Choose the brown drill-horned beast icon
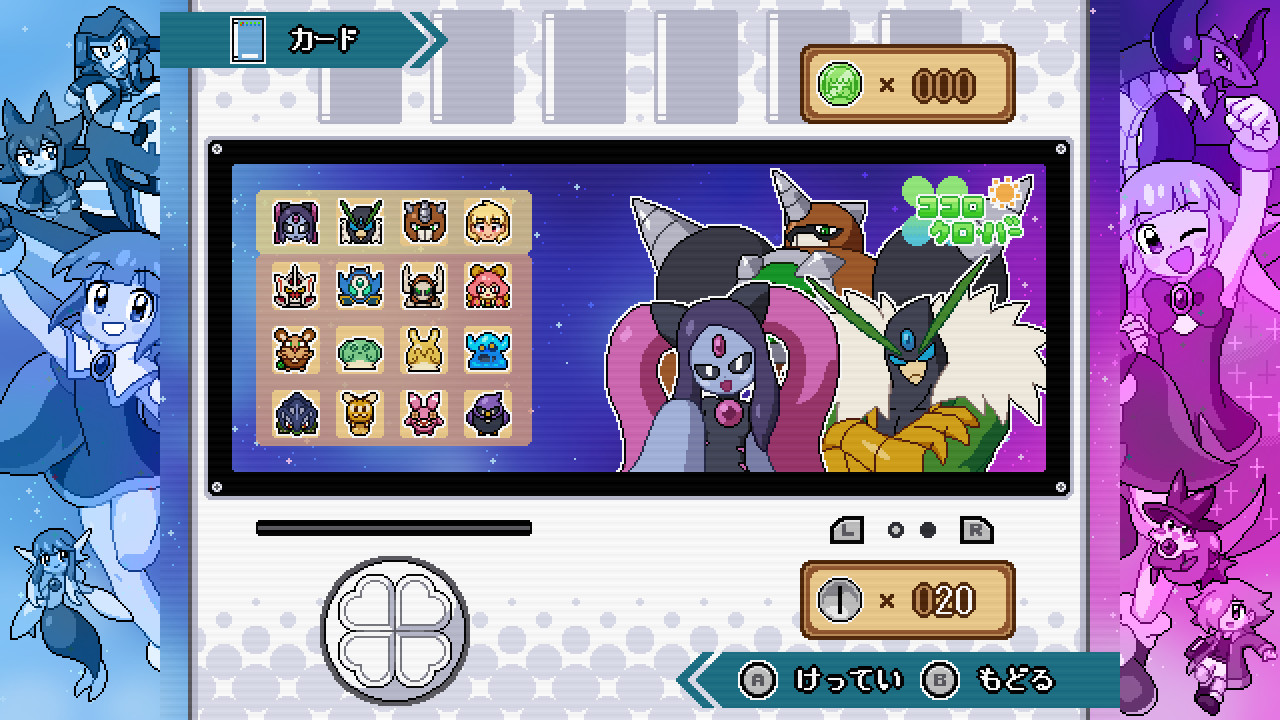The height and width of the screenshot is (720, 1280). (x=424, y=222)
